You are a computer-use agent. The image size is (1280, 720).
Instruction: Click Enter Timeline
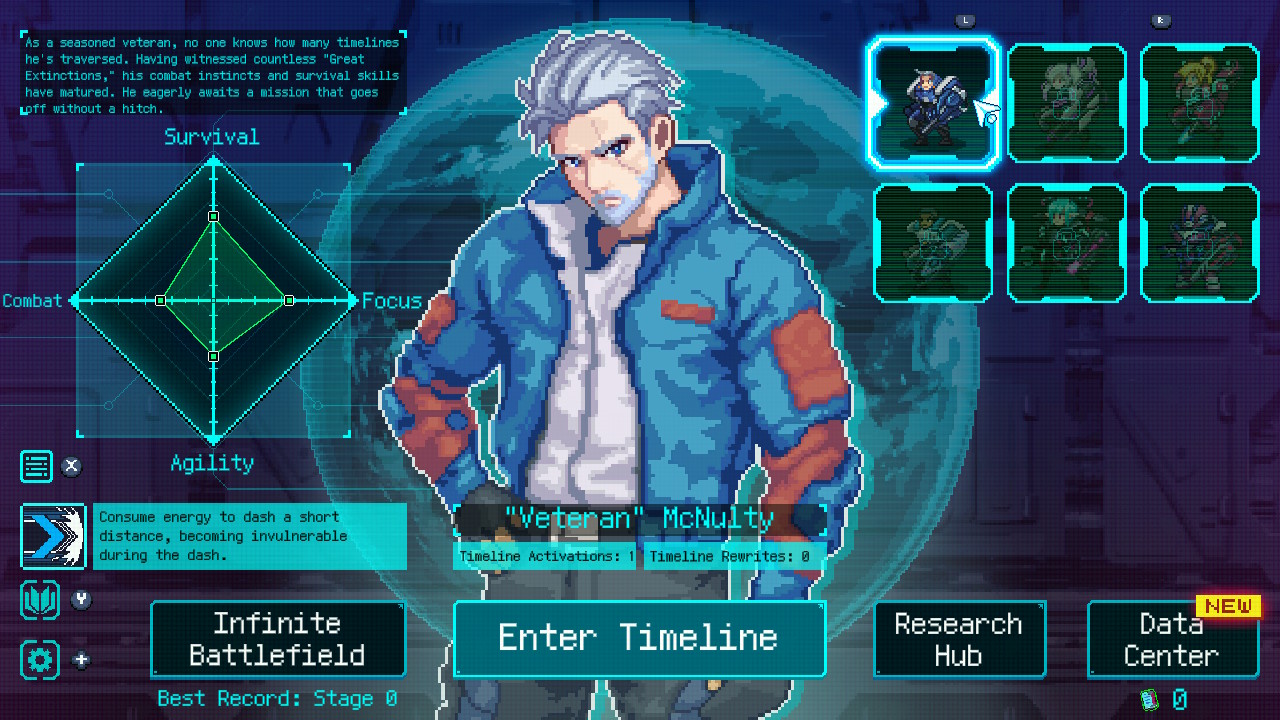pyautogui.click(x=639, y=639)
